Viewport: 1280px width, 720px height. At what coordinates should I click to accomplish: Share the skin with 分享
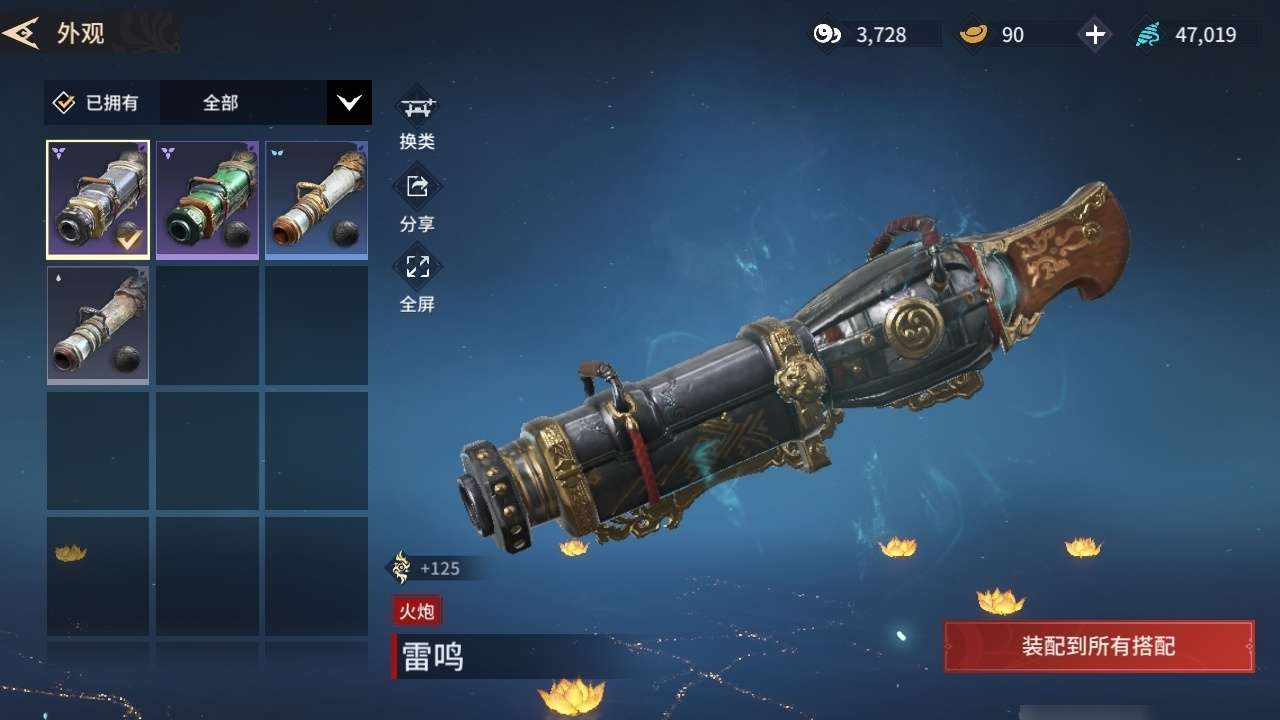point(417,199)
